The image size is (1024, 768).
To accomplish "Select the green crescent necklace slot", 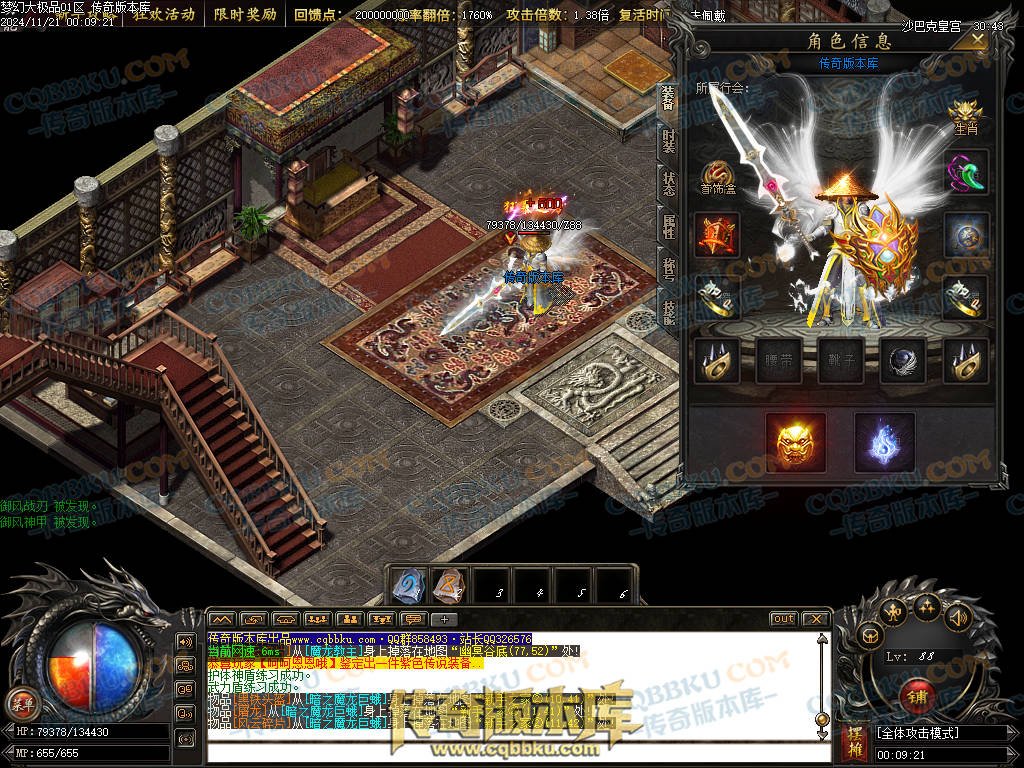I will point(965,172).
